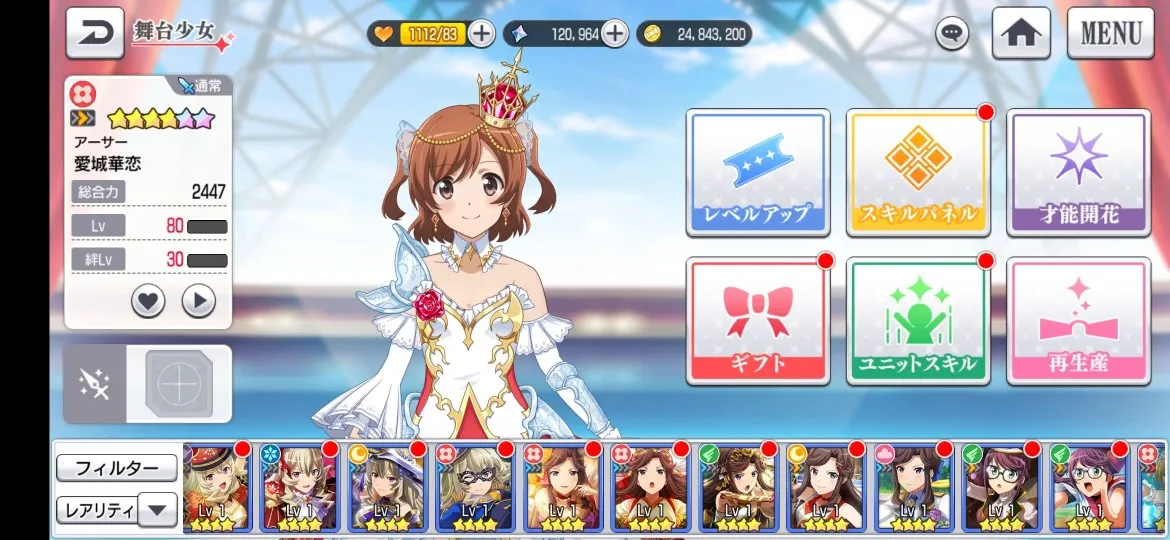The image size is (1170, 540).
Task: Buy more gems with the plus button
Action: [614, 34]
